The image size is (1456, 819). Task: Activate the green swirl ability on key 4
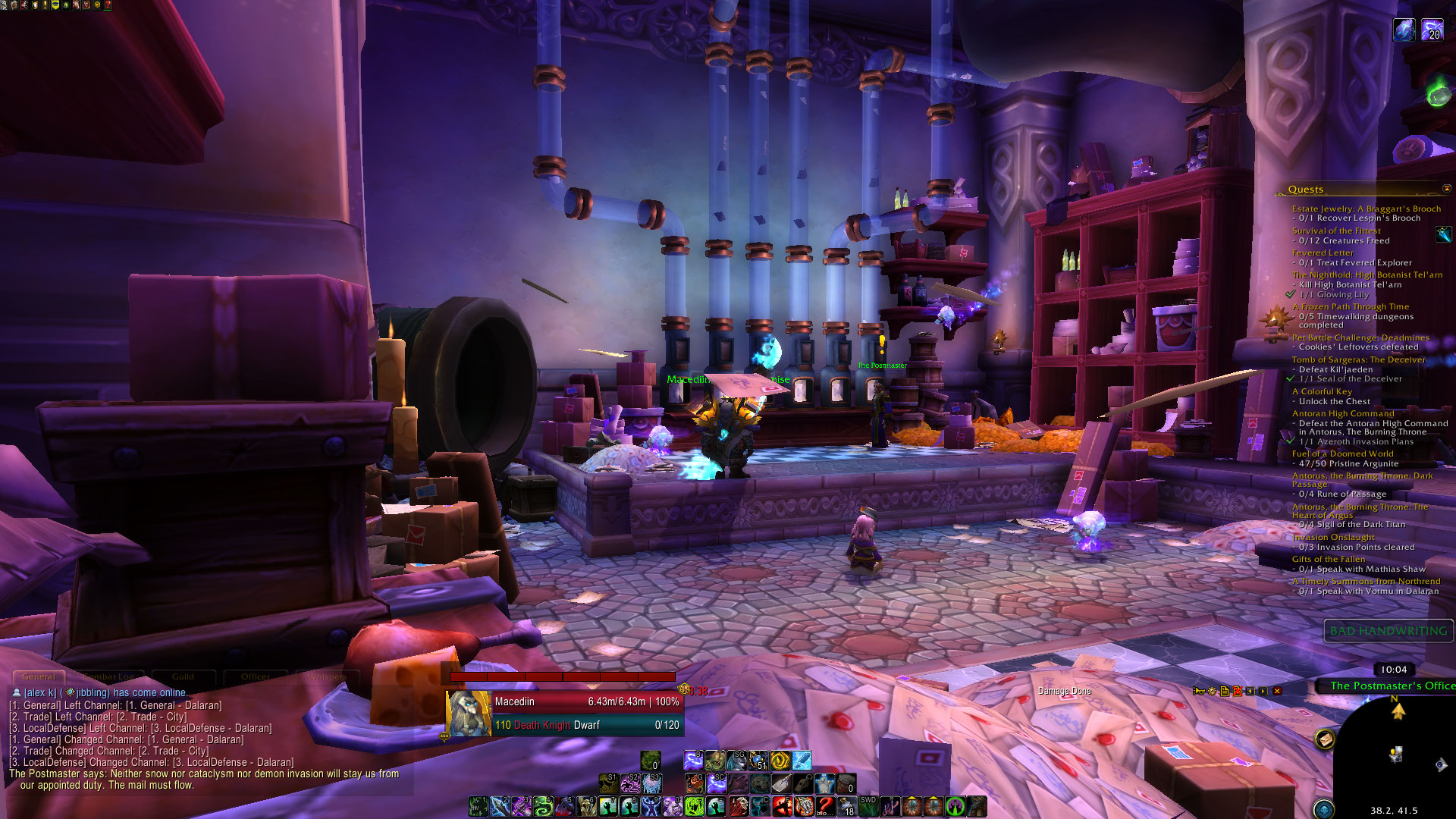click(x=543, y=806)
